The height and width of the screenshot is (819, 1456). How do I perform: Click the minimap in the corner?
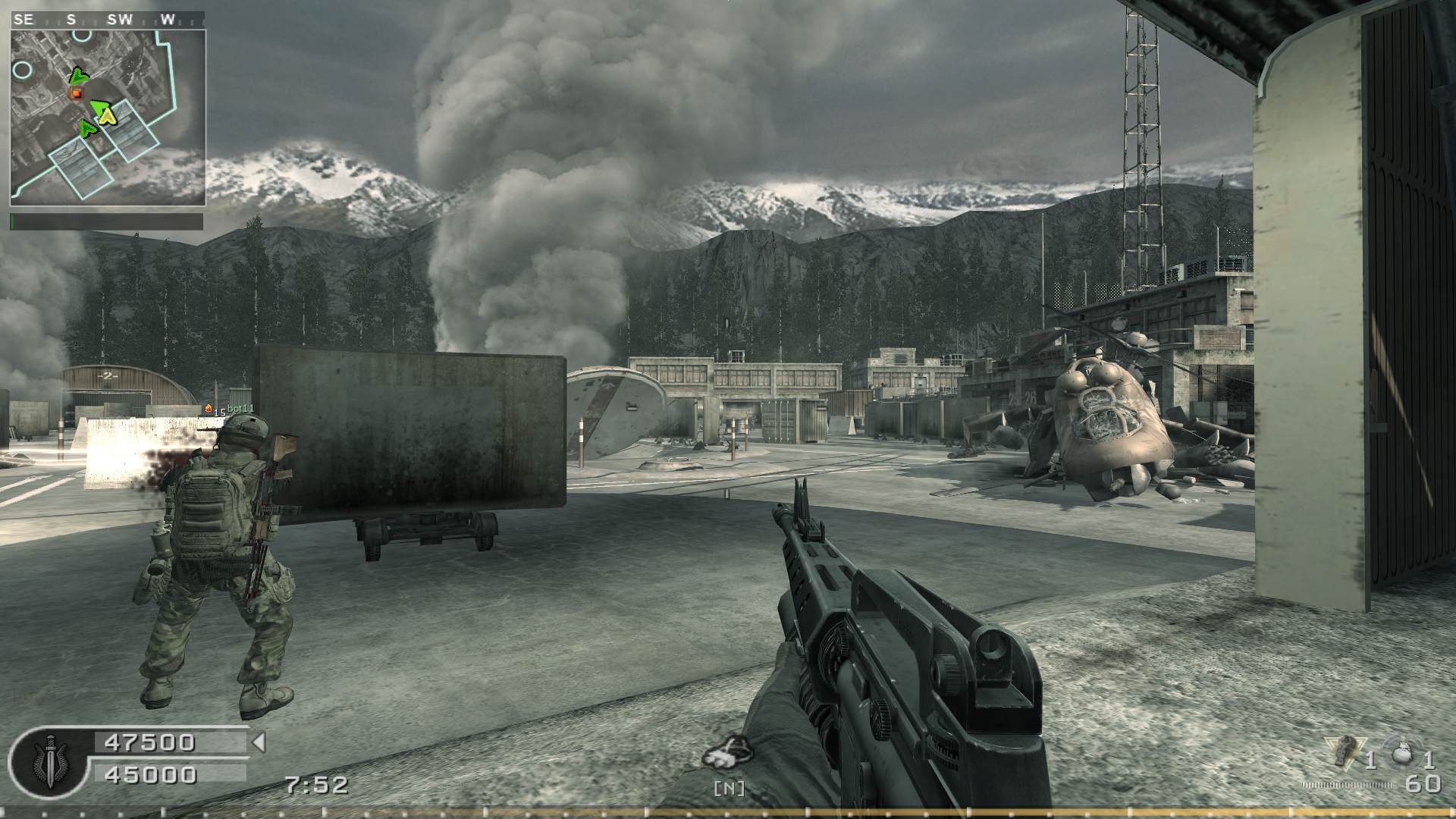(x=108, y=118)
